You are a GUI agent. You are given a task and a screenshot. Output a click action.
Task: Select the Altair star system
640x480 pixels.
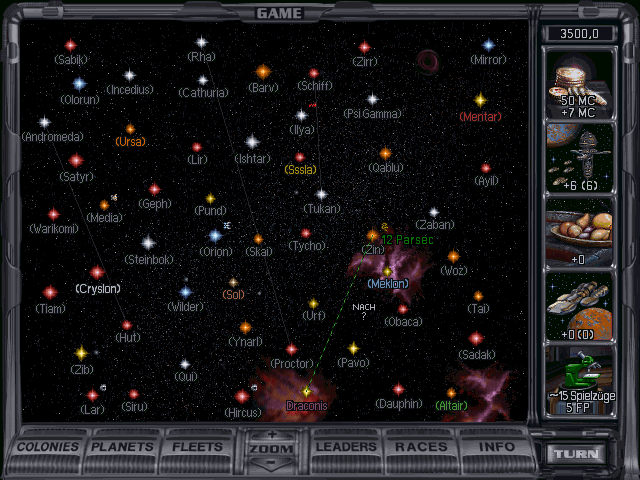451,392
